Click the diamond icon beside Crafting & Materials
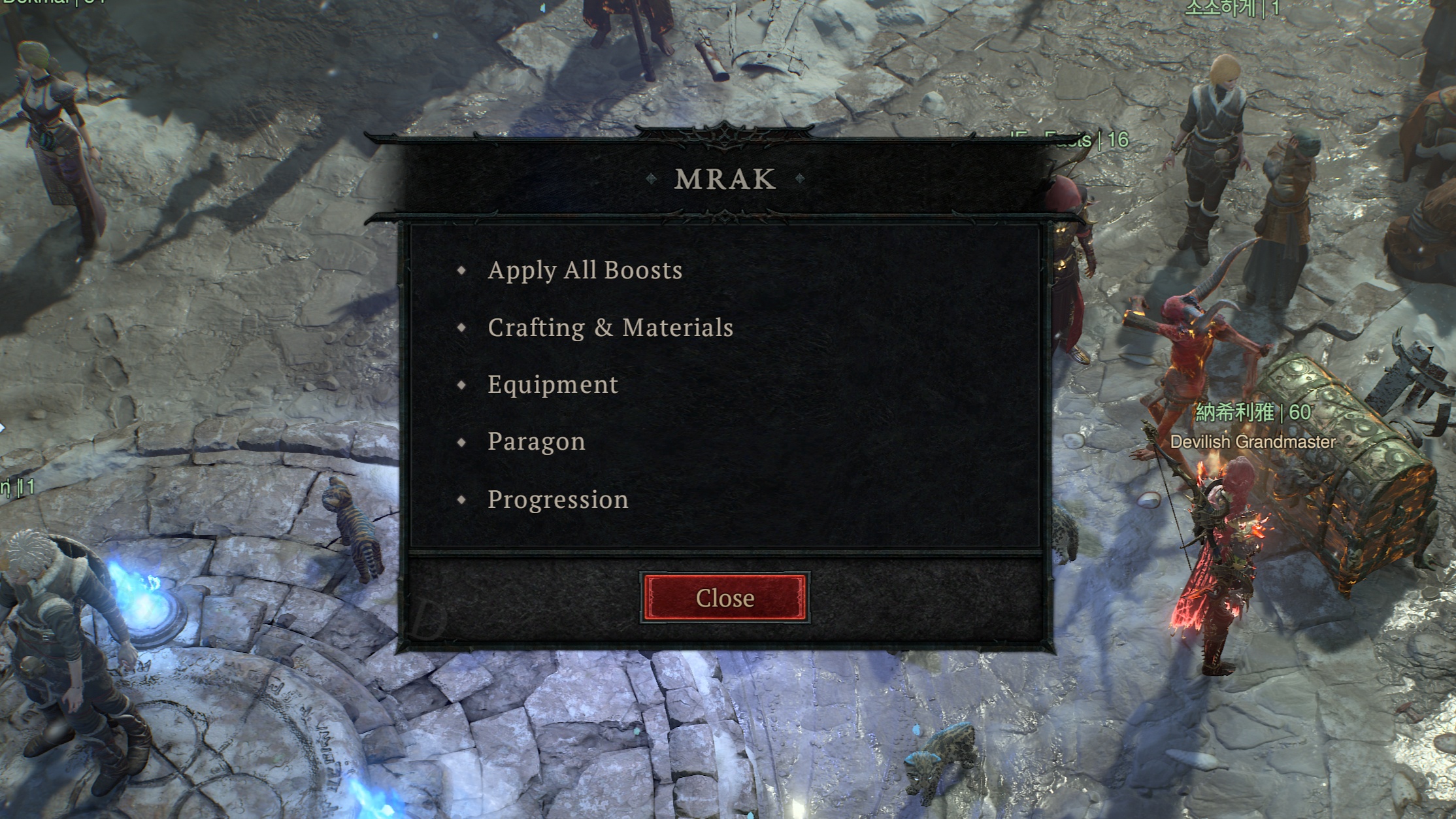Image resolution: width=1456 pixels, height=819 pixels. (462, 327)
